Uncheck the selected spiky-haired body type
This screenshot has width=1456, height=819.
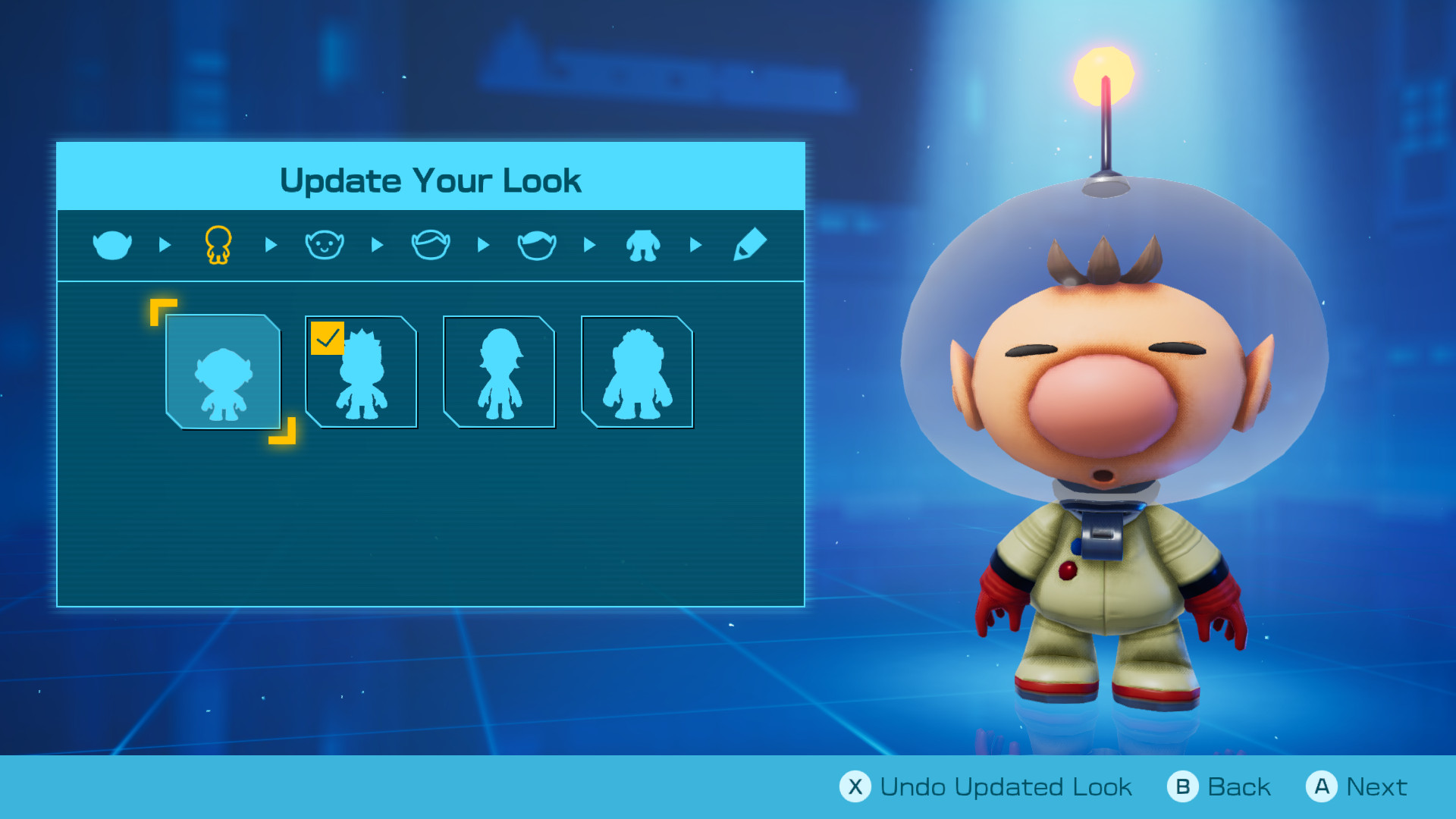329,337
